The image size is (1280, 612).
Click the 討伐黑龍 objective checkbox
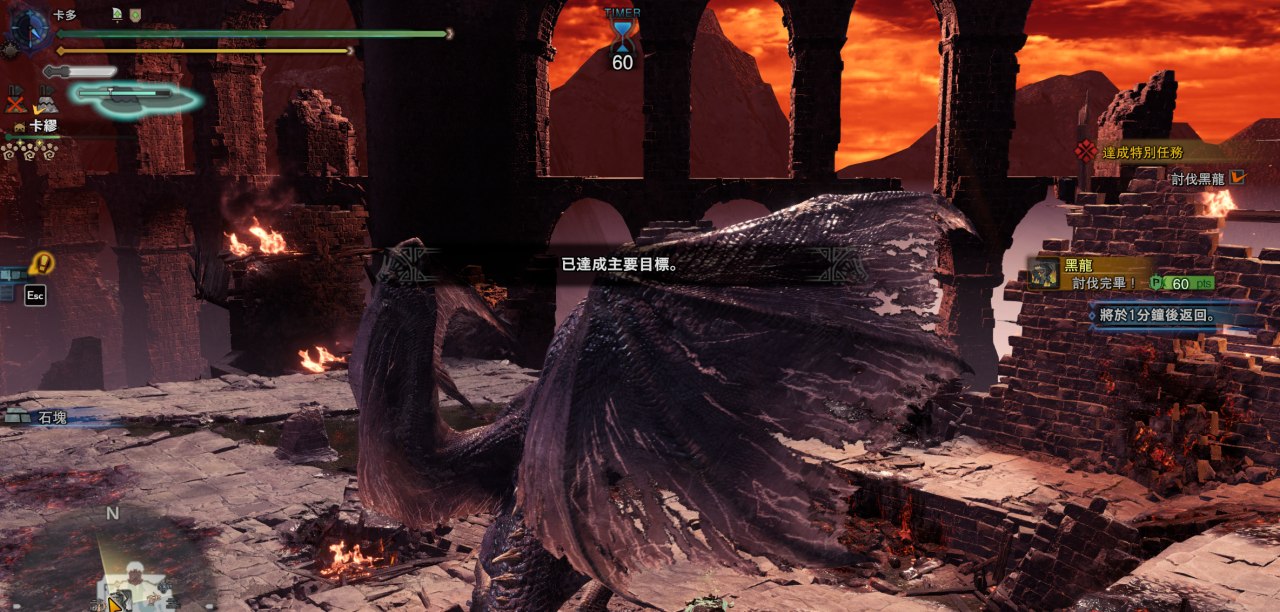(x=1238, y=178)
